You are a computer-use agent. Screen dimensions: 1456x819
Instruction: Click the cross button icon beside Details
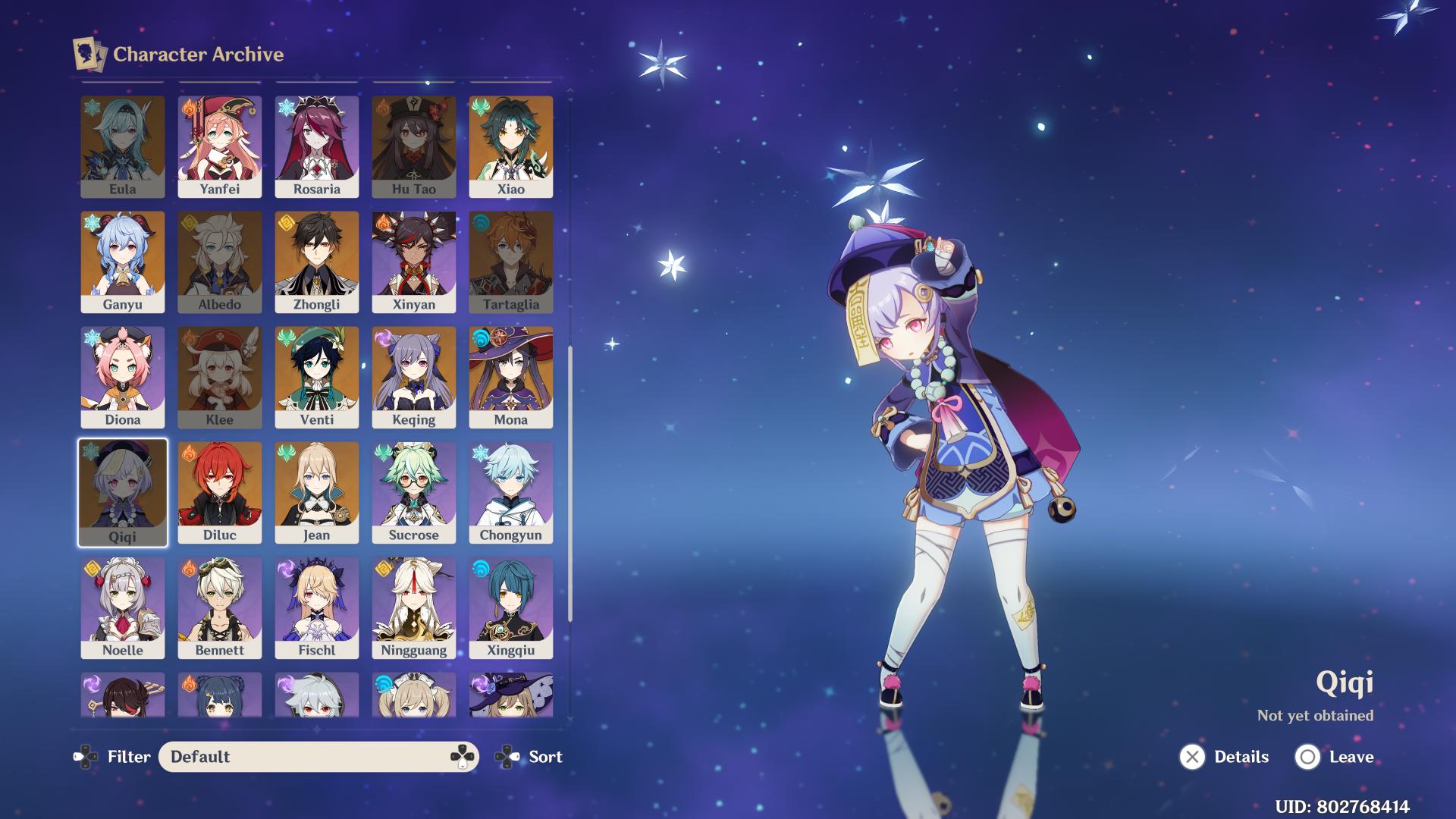[1191, 757]
